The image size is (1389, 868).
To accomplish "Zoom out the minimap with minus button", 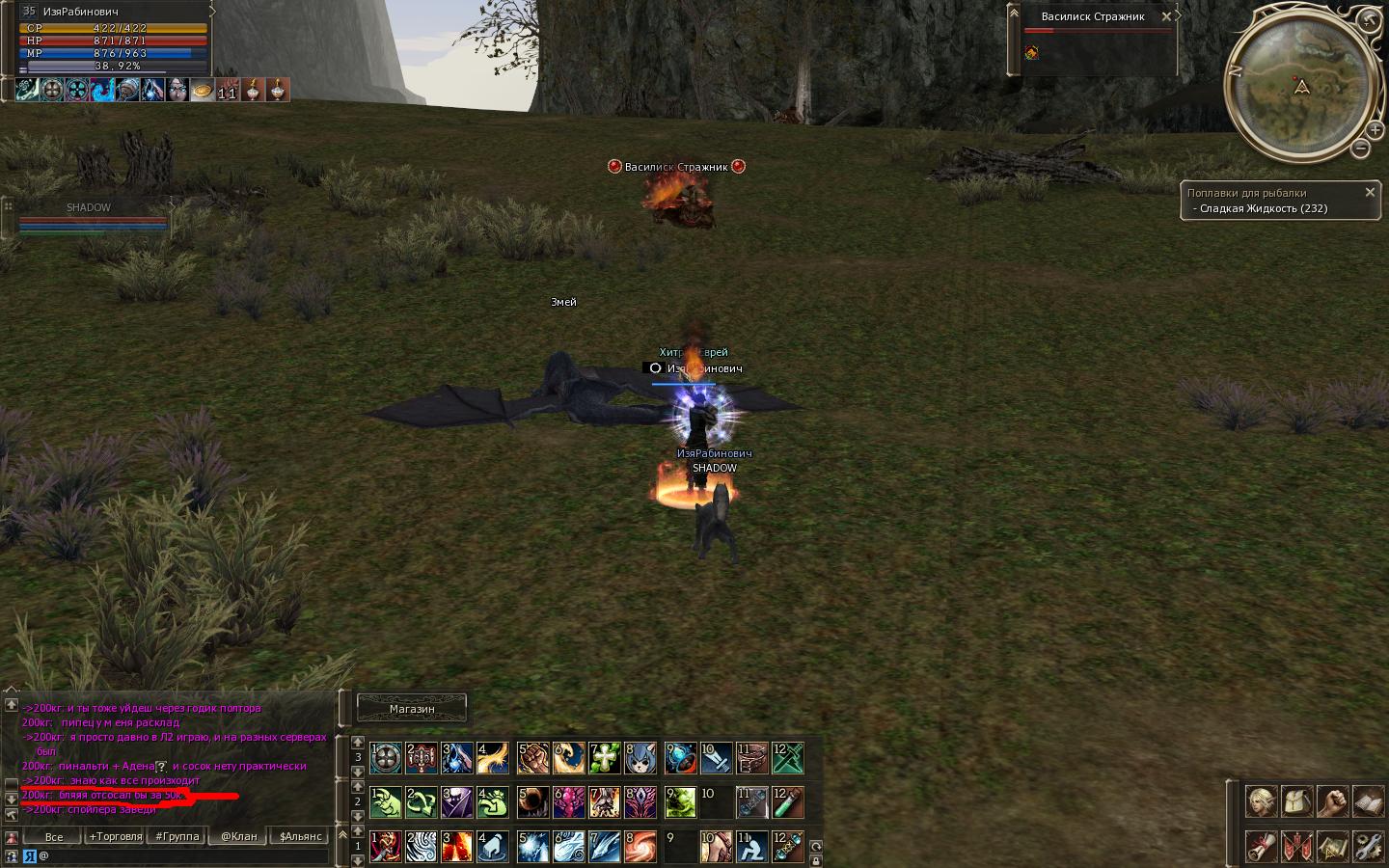I will (x=1360, y=149).
